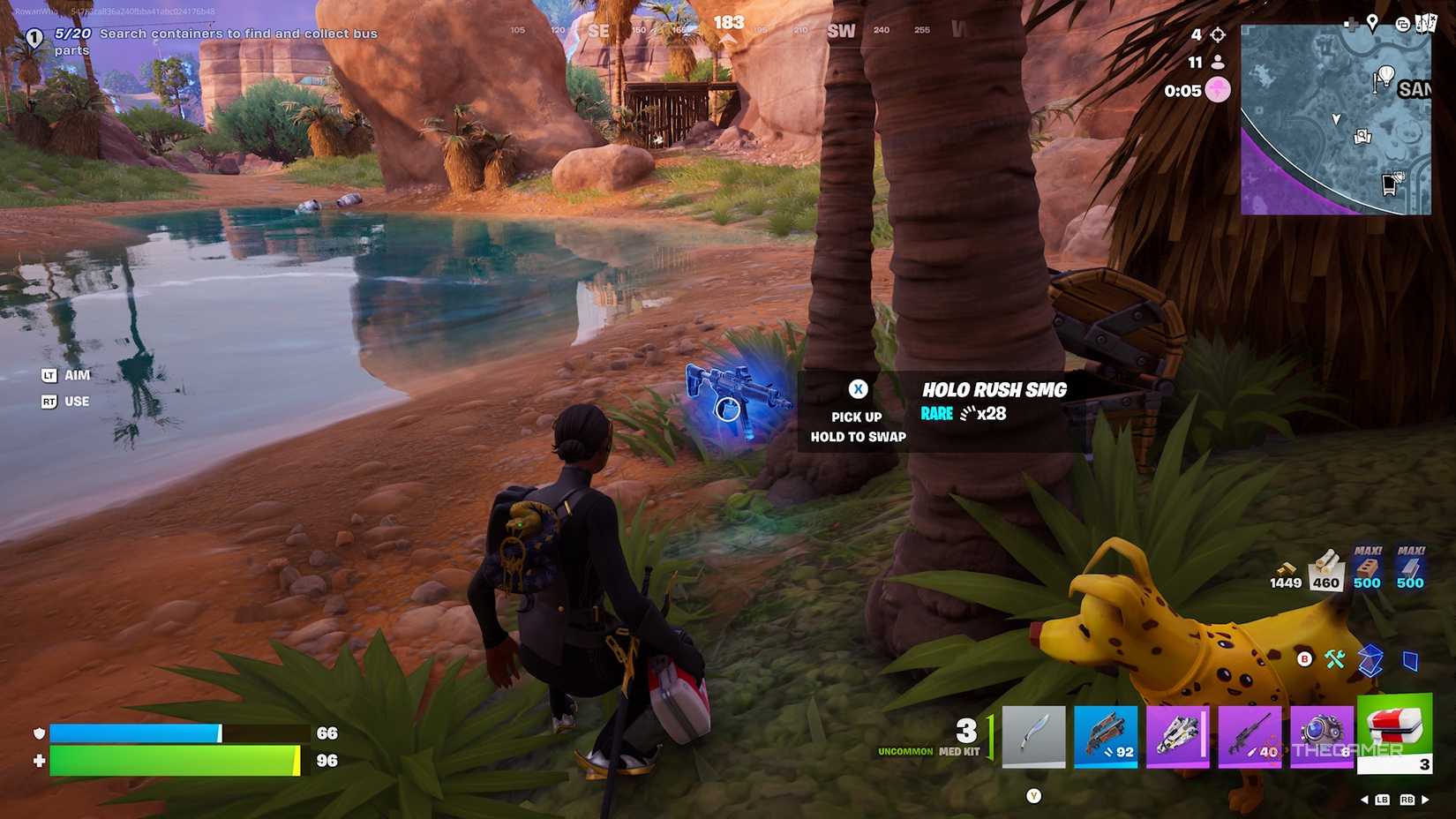Open the harvesting tools icon near the dog
This screenshot has height=819, width=1456.
tap(1335, 657)
